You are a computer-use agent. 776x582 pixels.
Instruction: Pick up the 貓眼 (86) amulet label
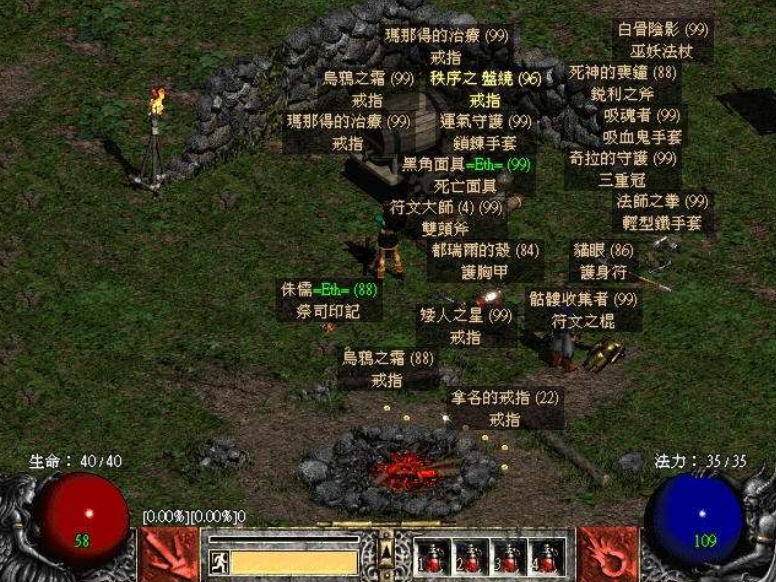tap(603, 250)
